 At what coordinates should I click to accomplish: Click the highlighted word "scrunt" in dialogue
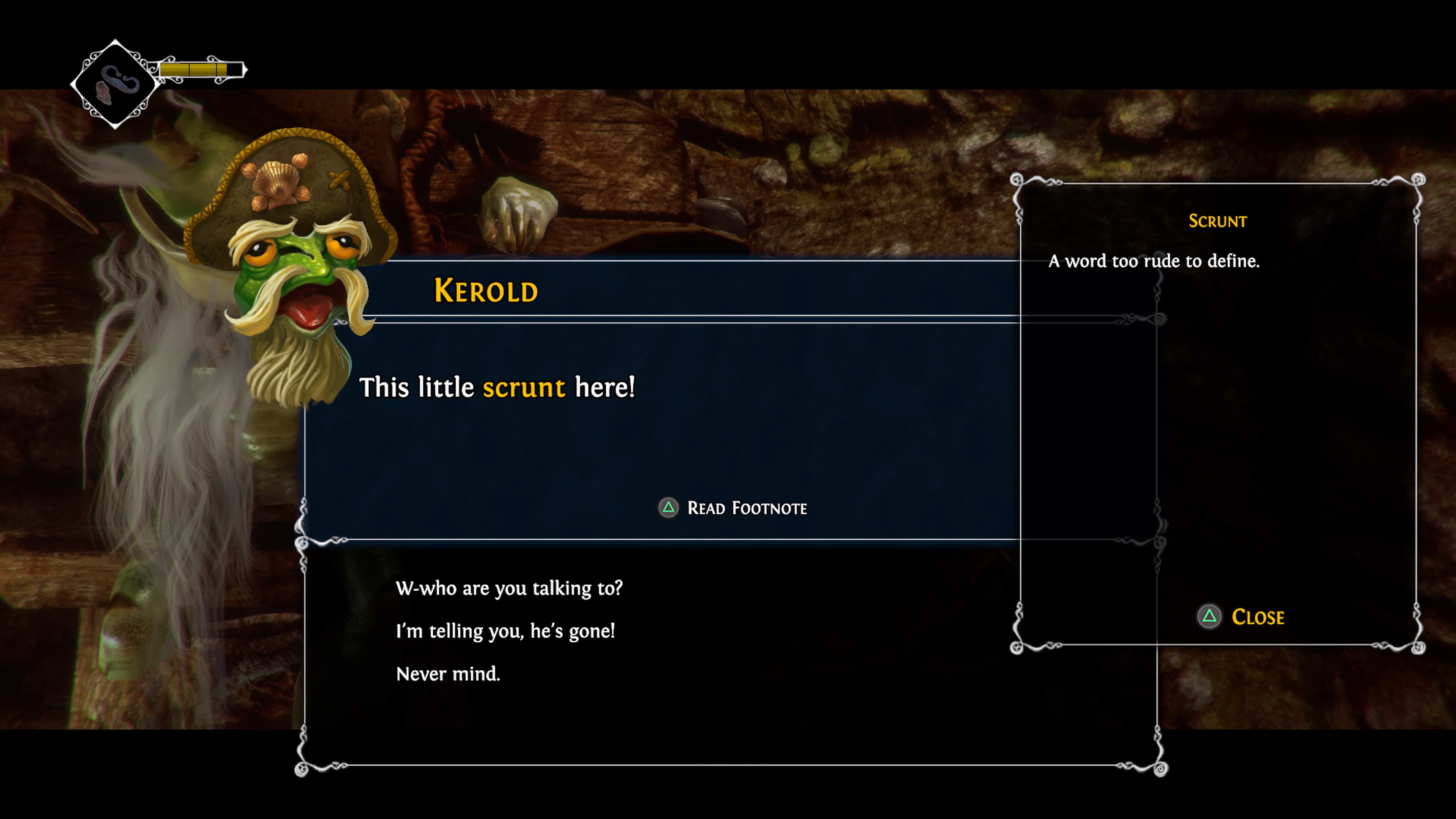click(523, 388)
